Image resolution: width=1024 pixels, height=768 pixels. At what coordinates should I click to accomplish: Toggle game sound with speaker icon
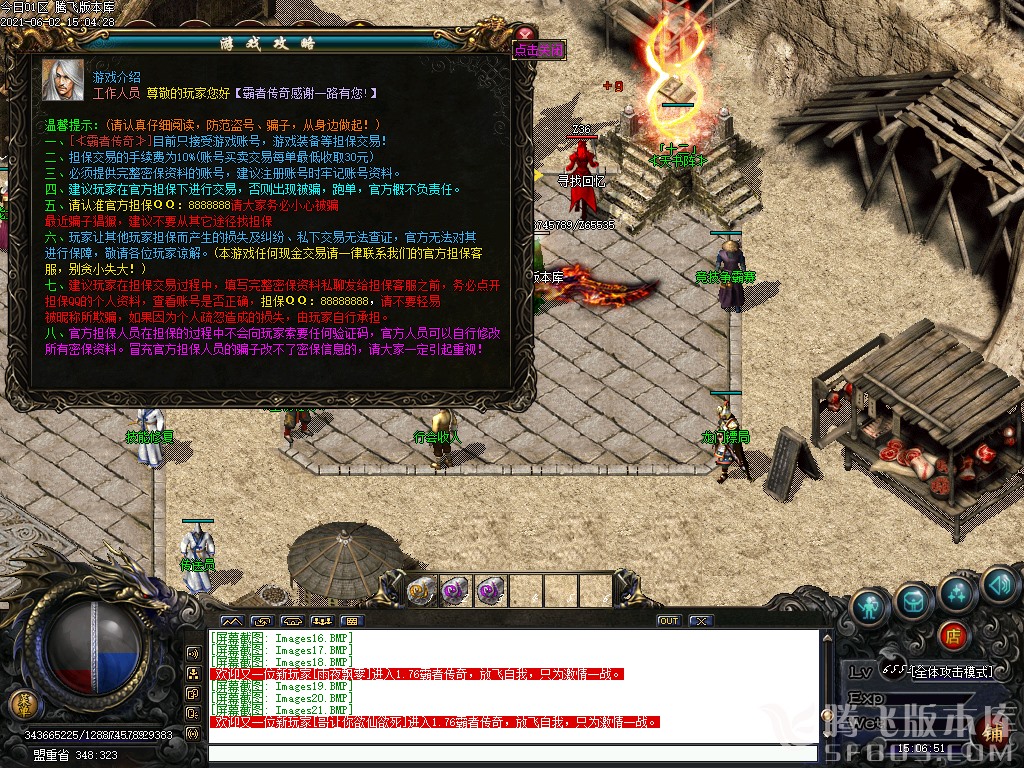(999, 583)
